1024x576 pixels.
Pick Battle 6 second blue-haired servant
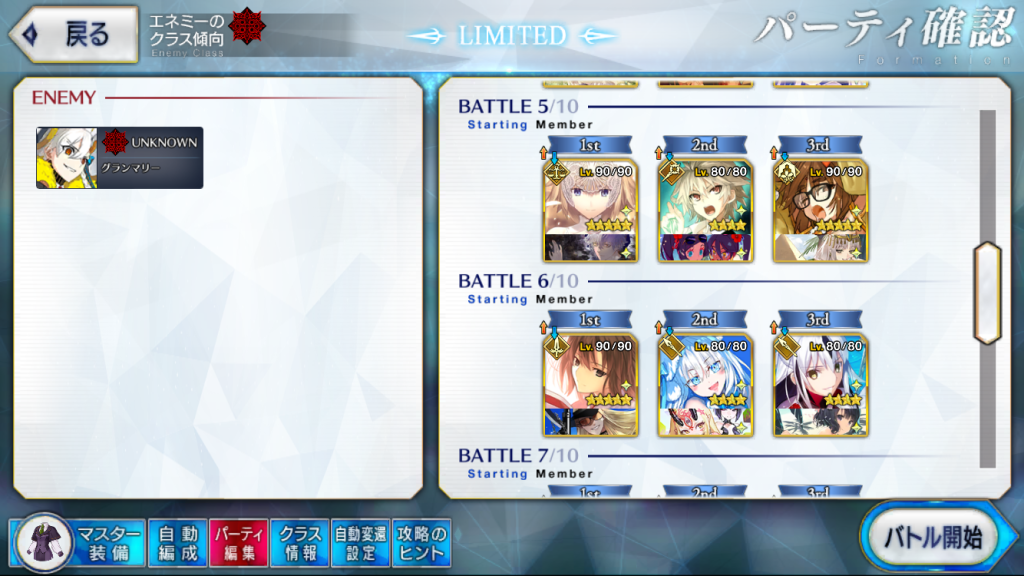pos(704,384)
